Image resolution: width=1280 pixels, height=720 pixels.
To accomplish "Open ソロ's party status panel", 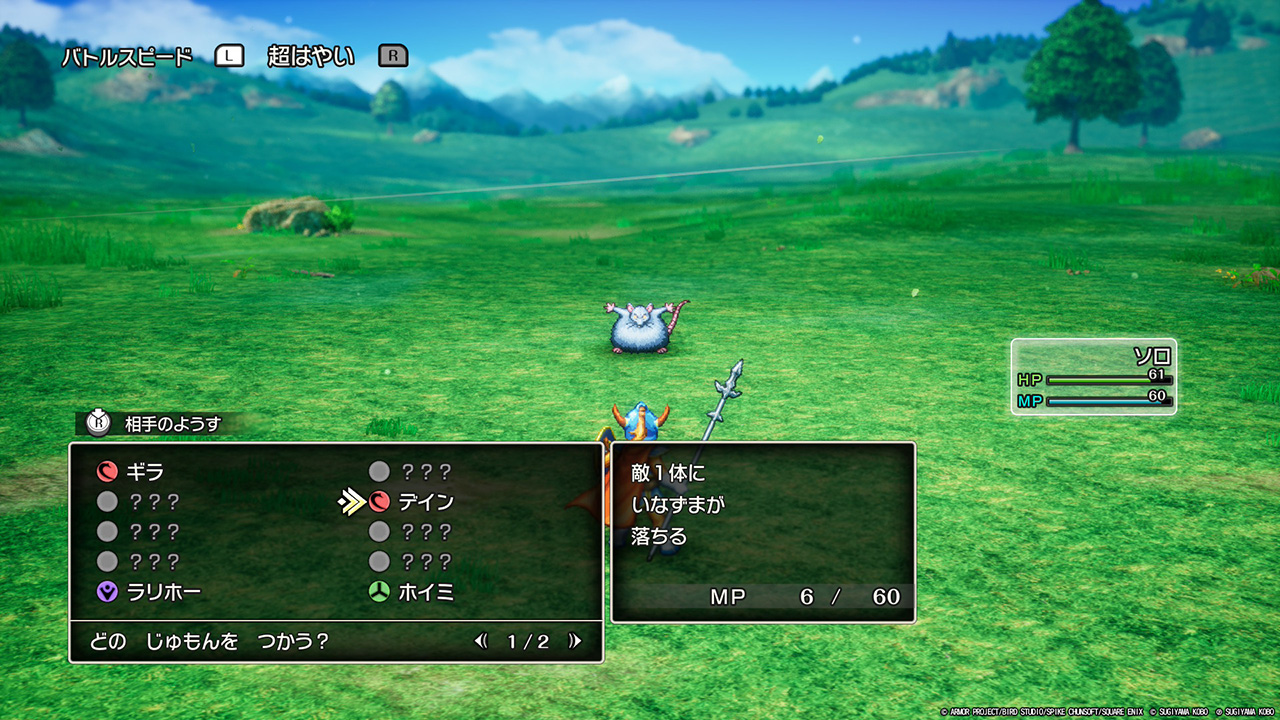I will [x=1093, y=376].
